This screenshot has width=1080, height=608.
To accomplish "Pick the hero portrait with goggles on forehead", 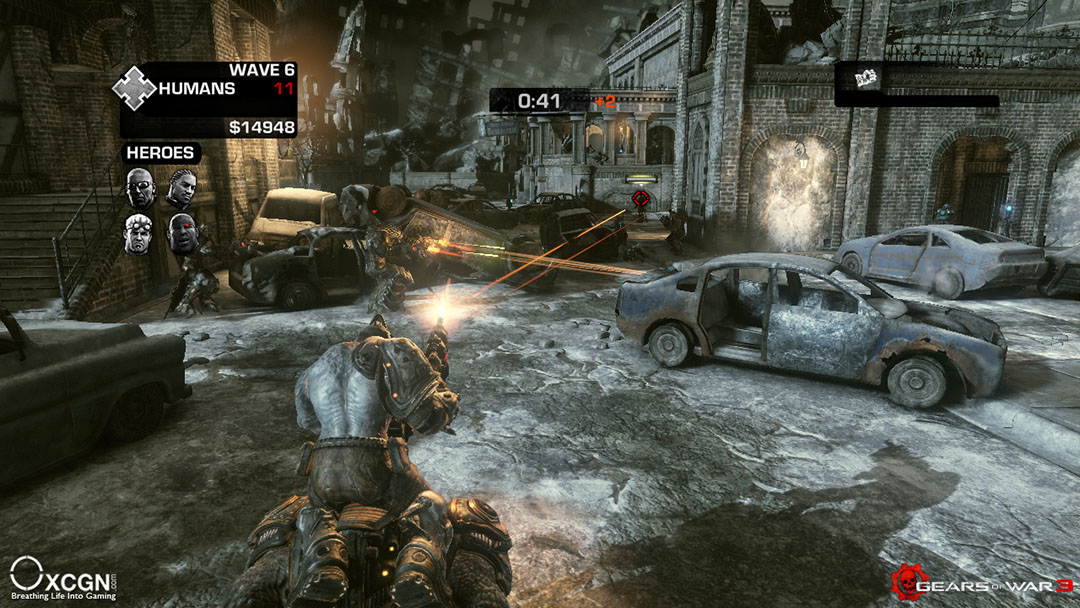I will click(139, 233).
